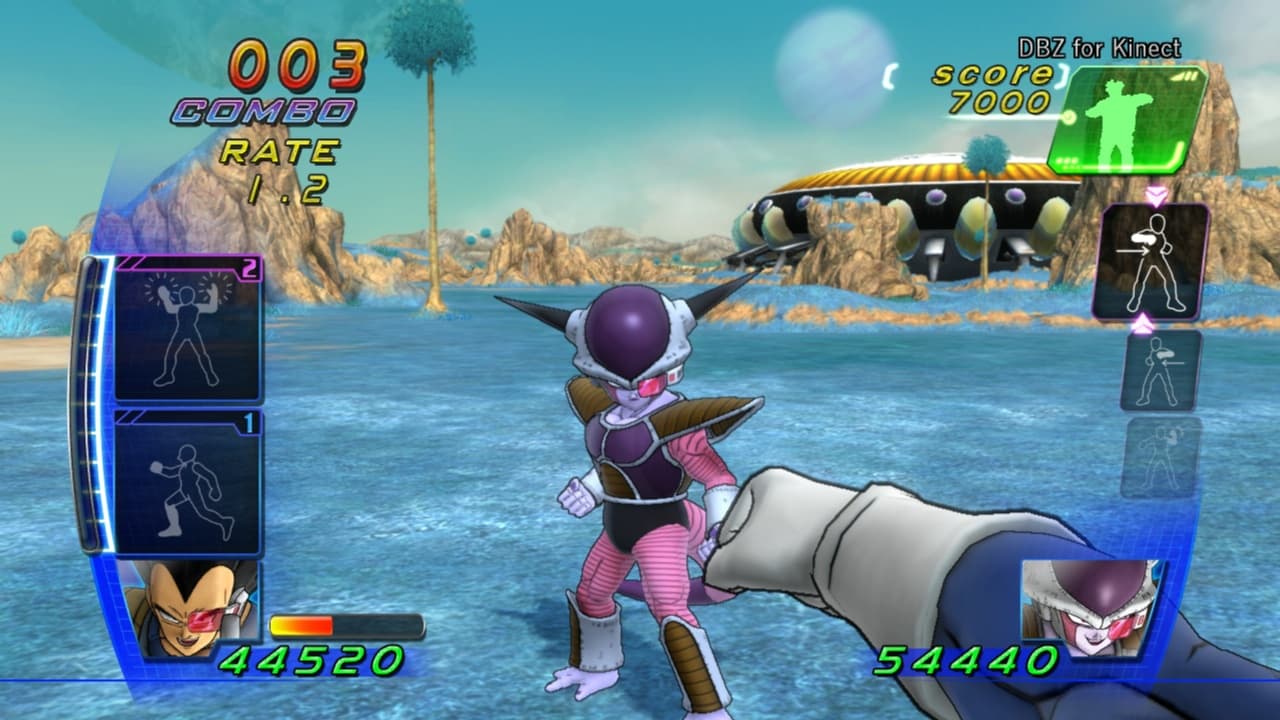Click the pink up chevron below the active pose
Screen dimensions: 1280x720
[1143, 323]
